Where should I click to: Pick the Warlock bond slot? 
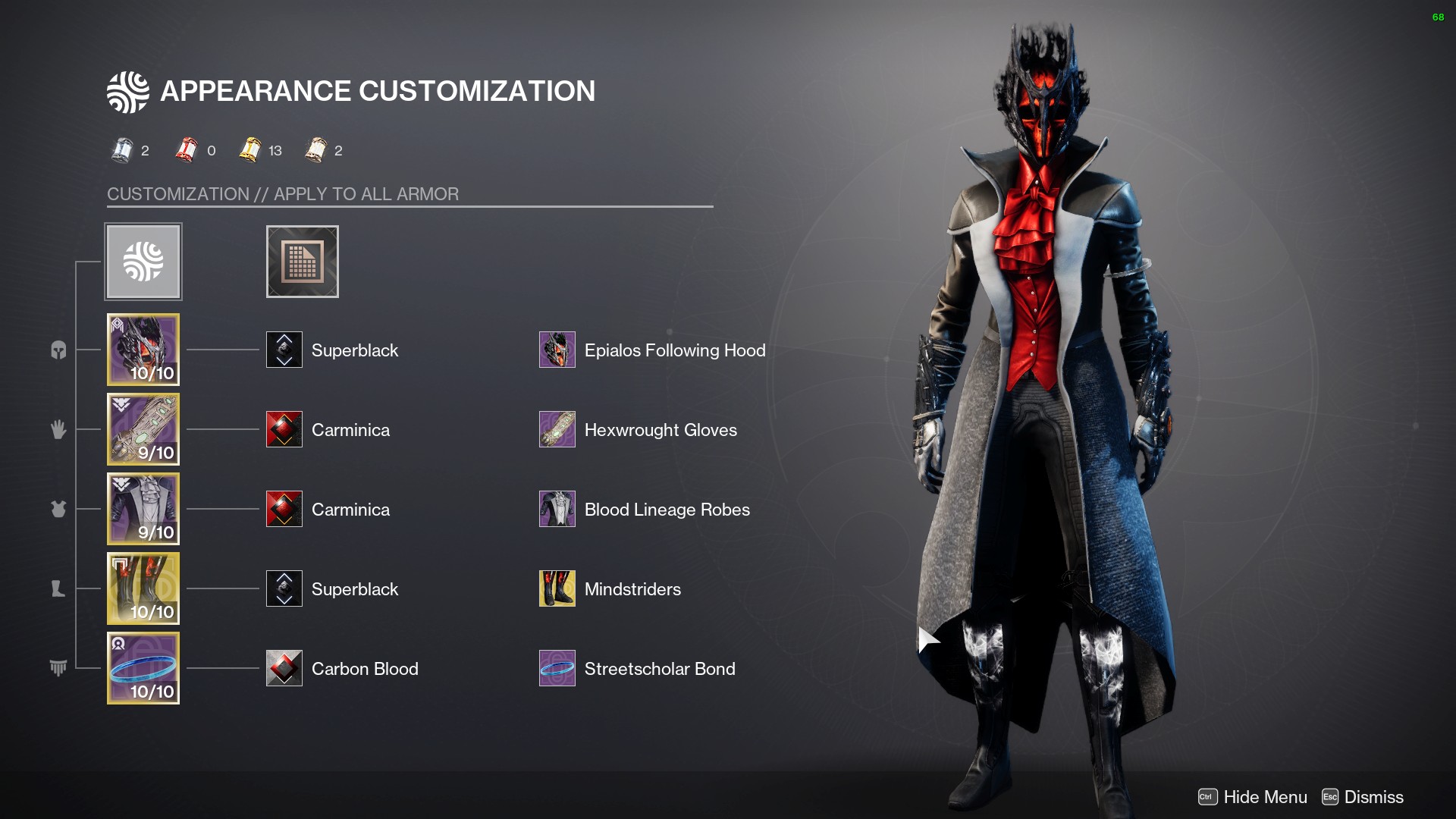[x=143, y=668]
